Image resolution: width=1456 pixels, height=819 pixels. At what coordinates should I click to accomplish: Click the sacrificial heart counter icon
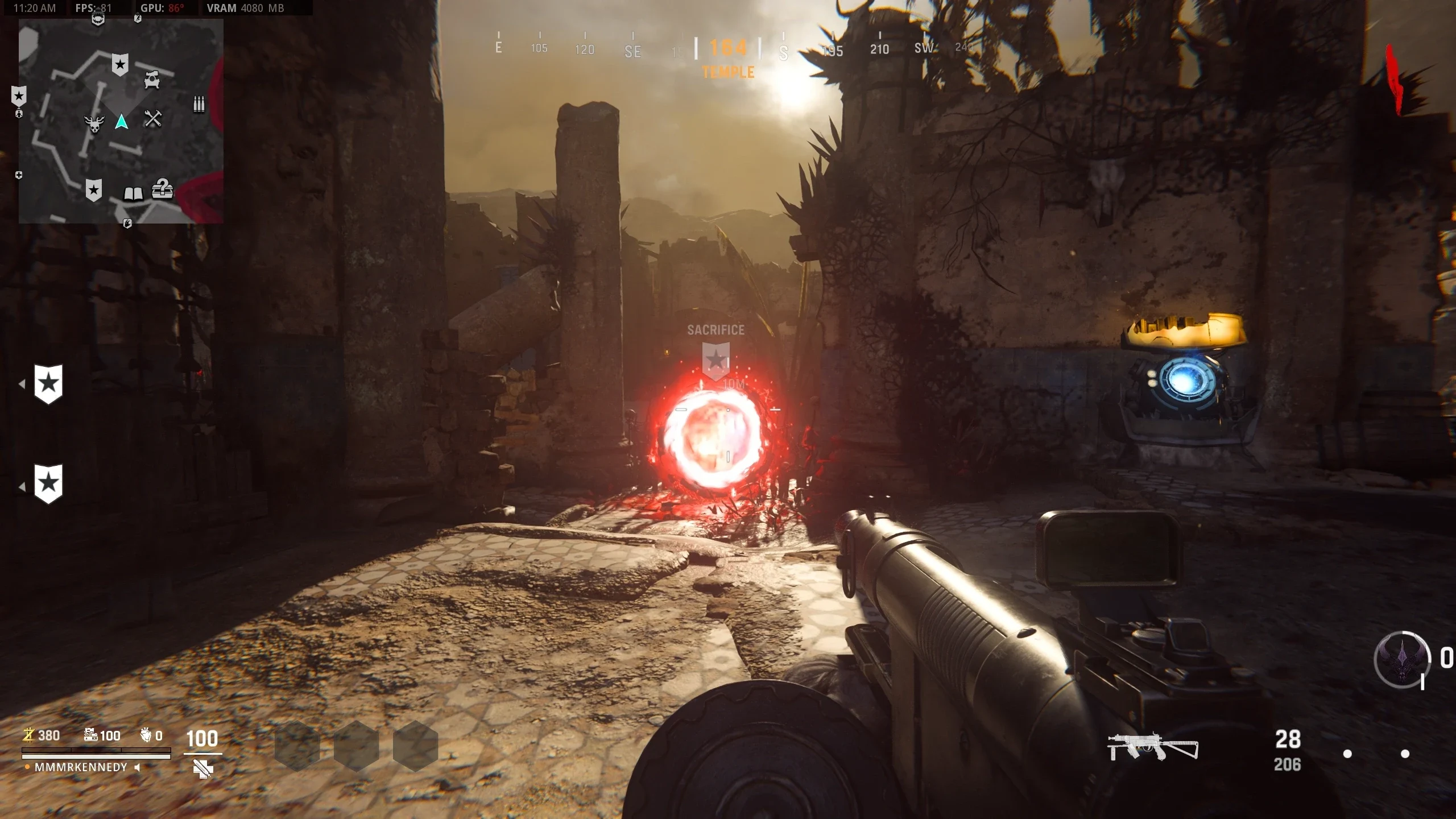click(146, 735)
